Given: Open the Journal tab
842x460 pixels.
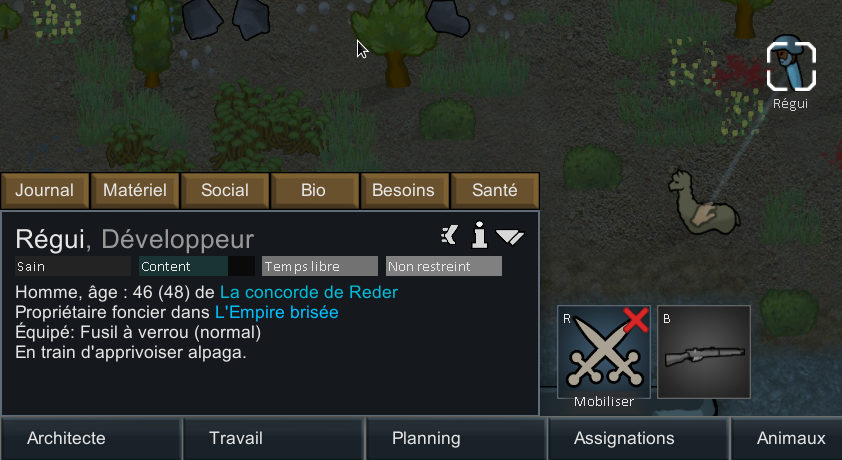Looking at the screenshot, I should [45, 190].
